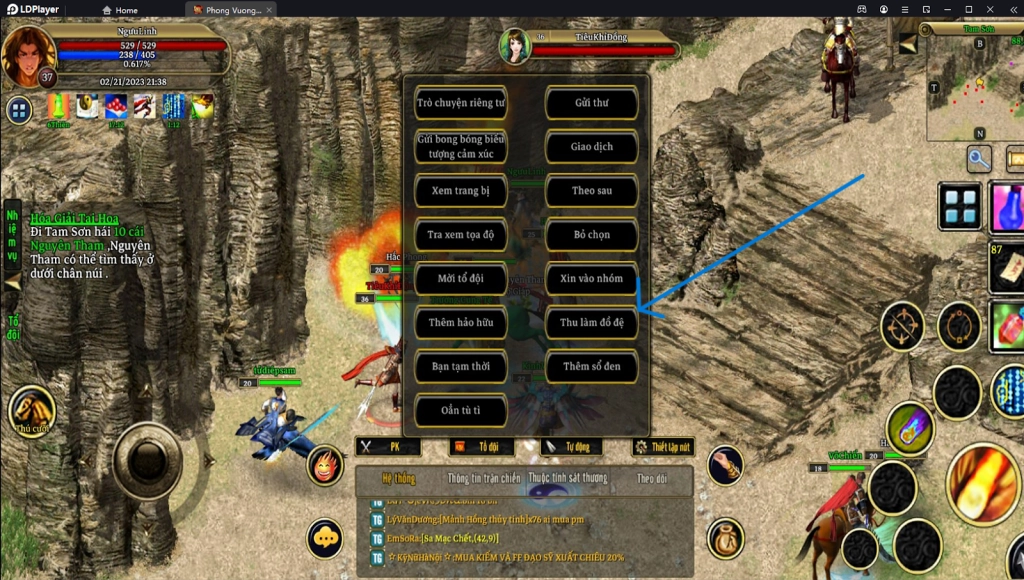
Task: Select "Tra xem tọa độ" option
Action: click(461, 235)
